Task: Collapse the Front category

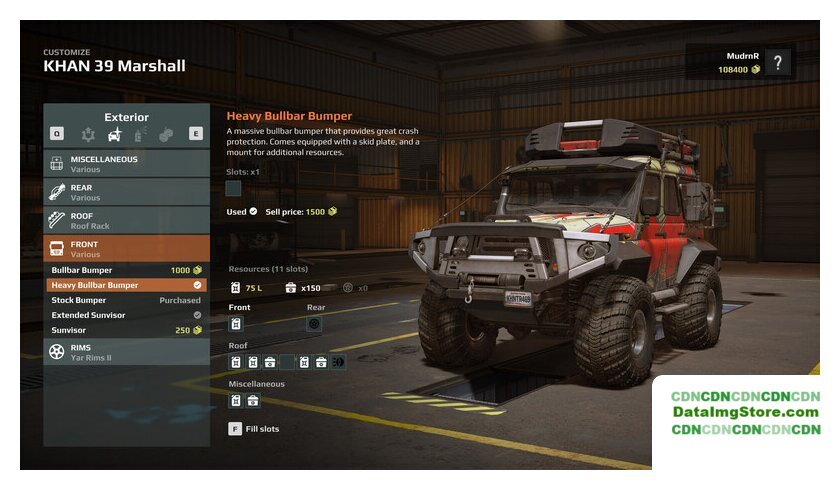Action: (x=126, y=248)
